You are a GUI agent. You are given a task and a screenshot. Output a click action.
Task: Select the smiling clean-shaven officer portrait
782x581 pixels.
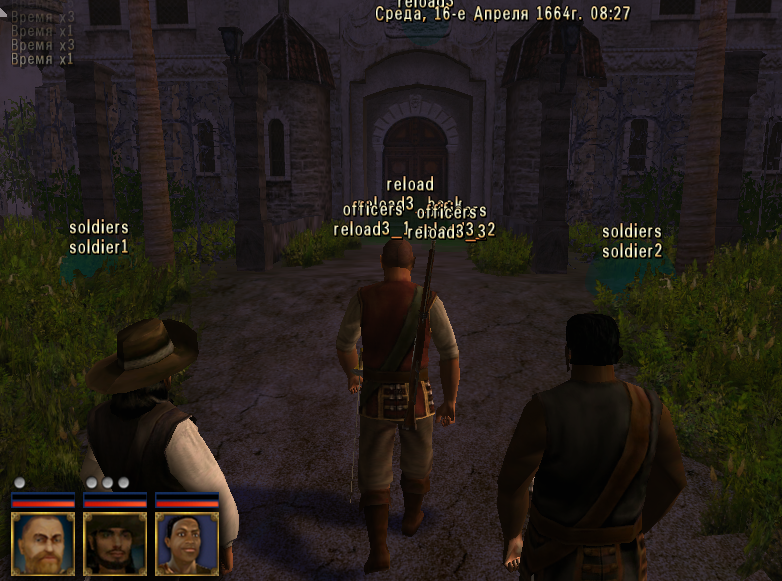tap(187, 543)
